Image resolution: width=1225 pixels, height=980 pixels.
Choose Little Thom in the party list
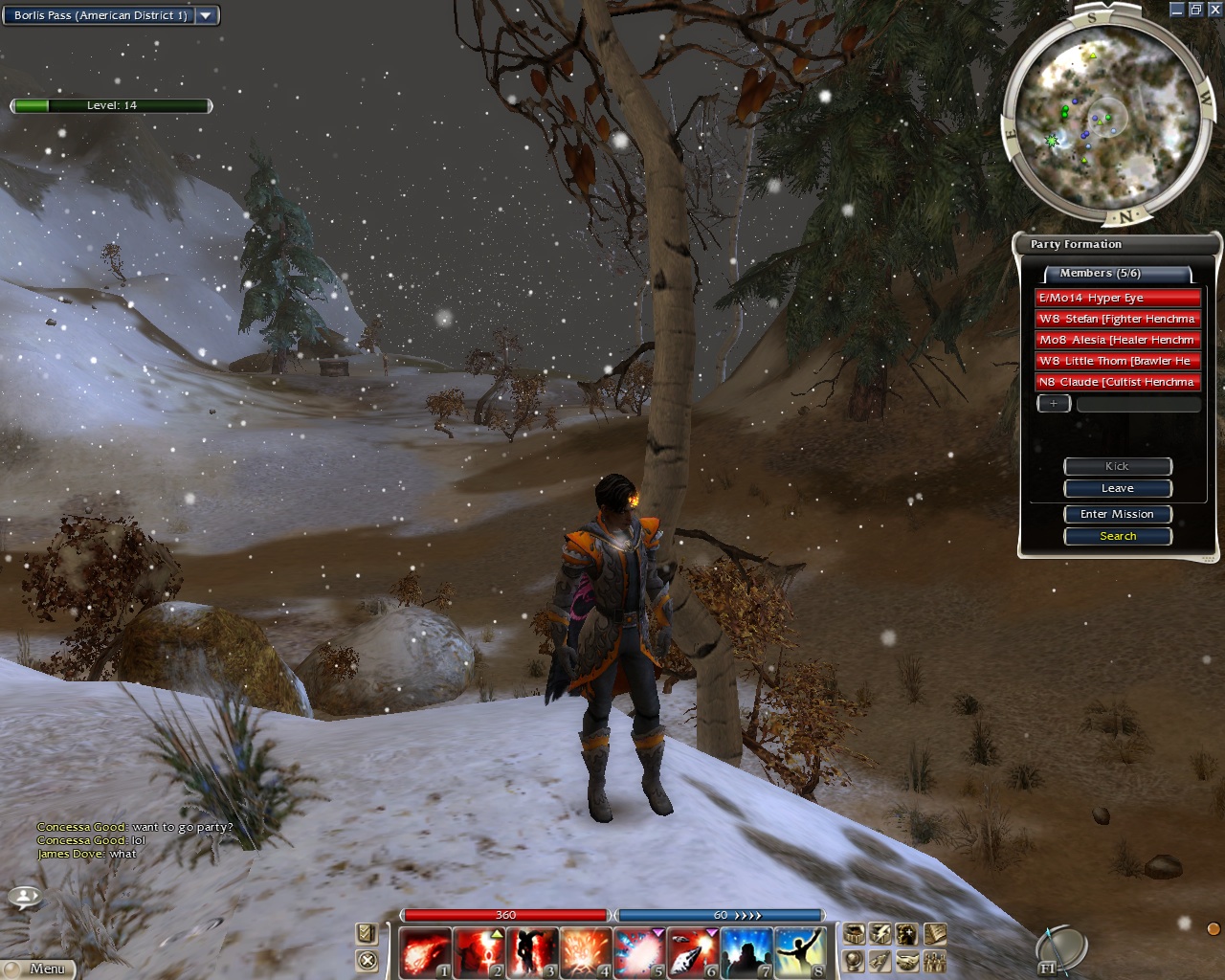(1117, 361)
